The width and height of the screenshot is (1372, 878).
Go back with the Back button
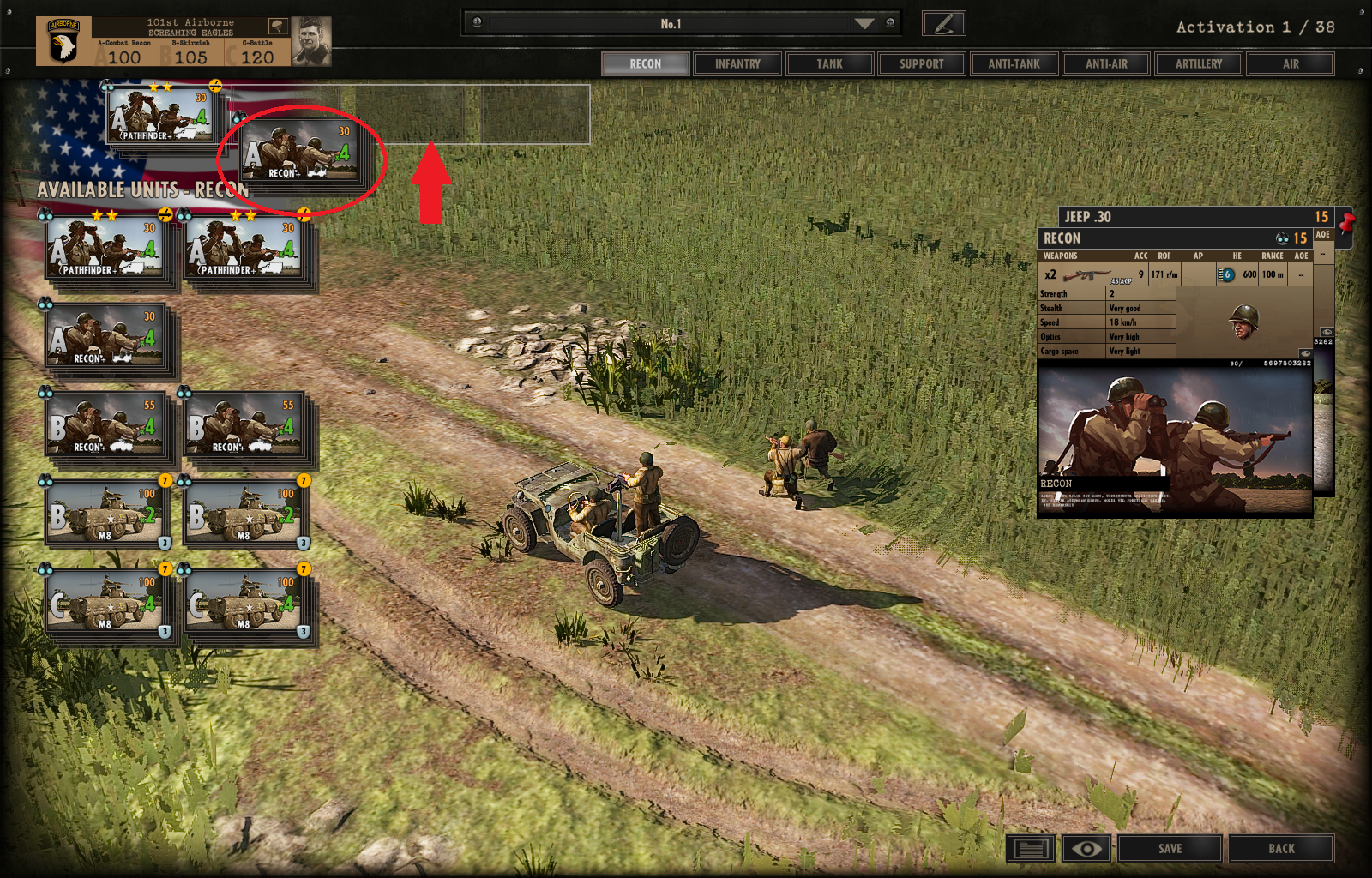(1281, 849)
